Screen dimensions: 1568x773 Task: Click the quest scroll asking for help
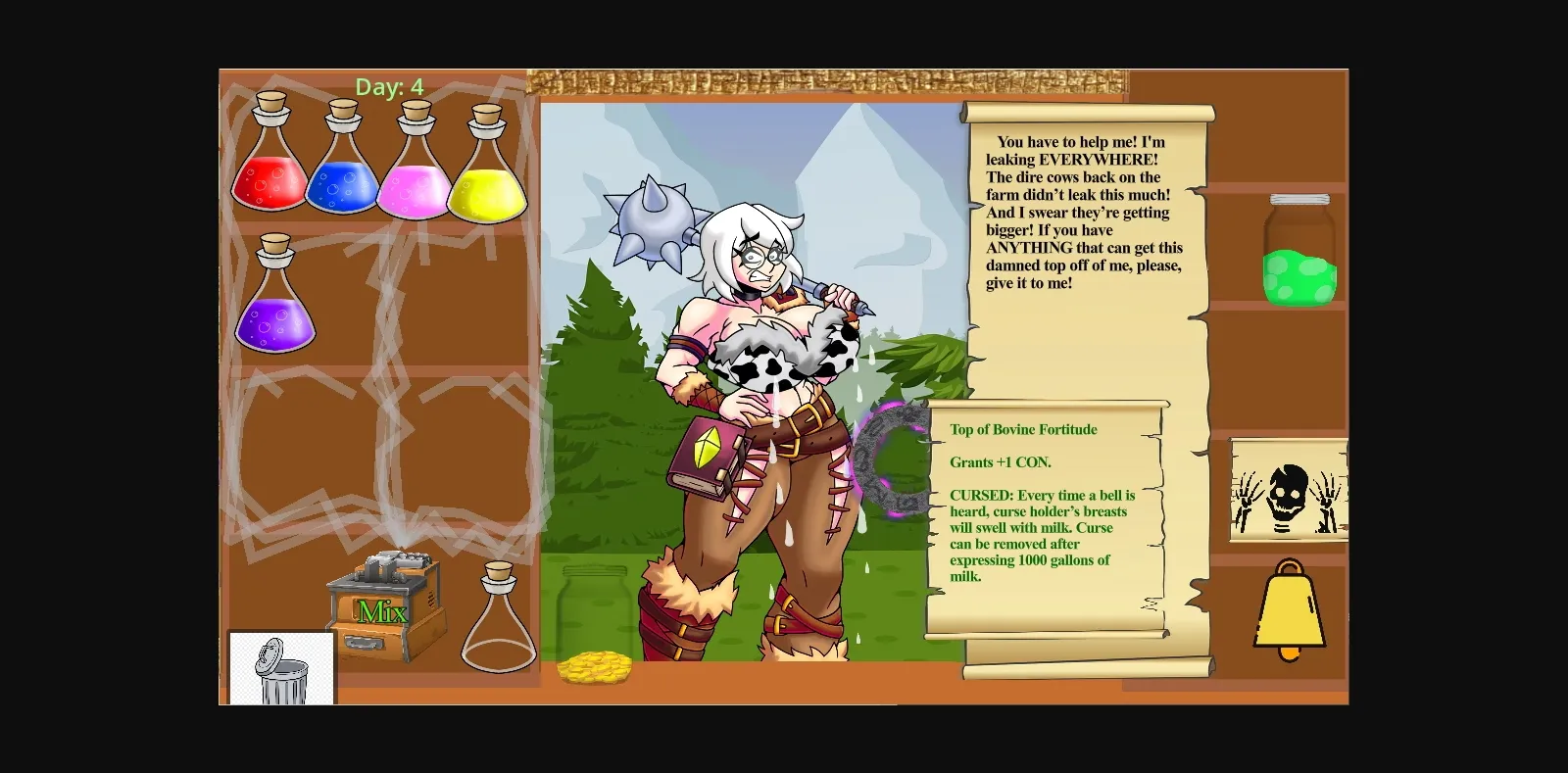pyautogui.click(x=1083, y=216)
